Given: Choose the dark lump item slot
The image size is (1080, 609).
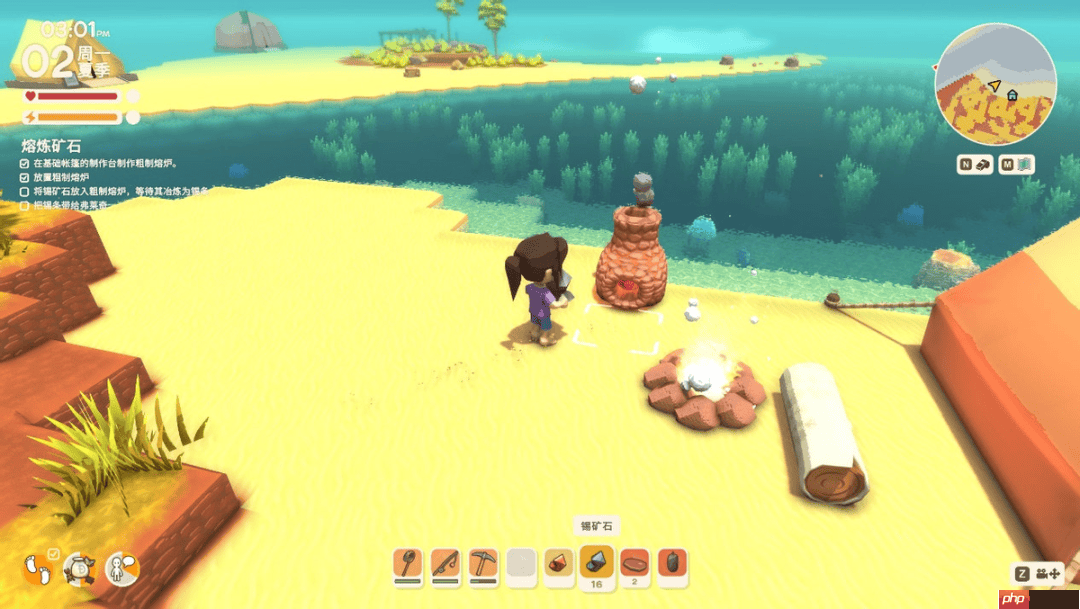Looking at the screenshot, I should pos(673,563).
